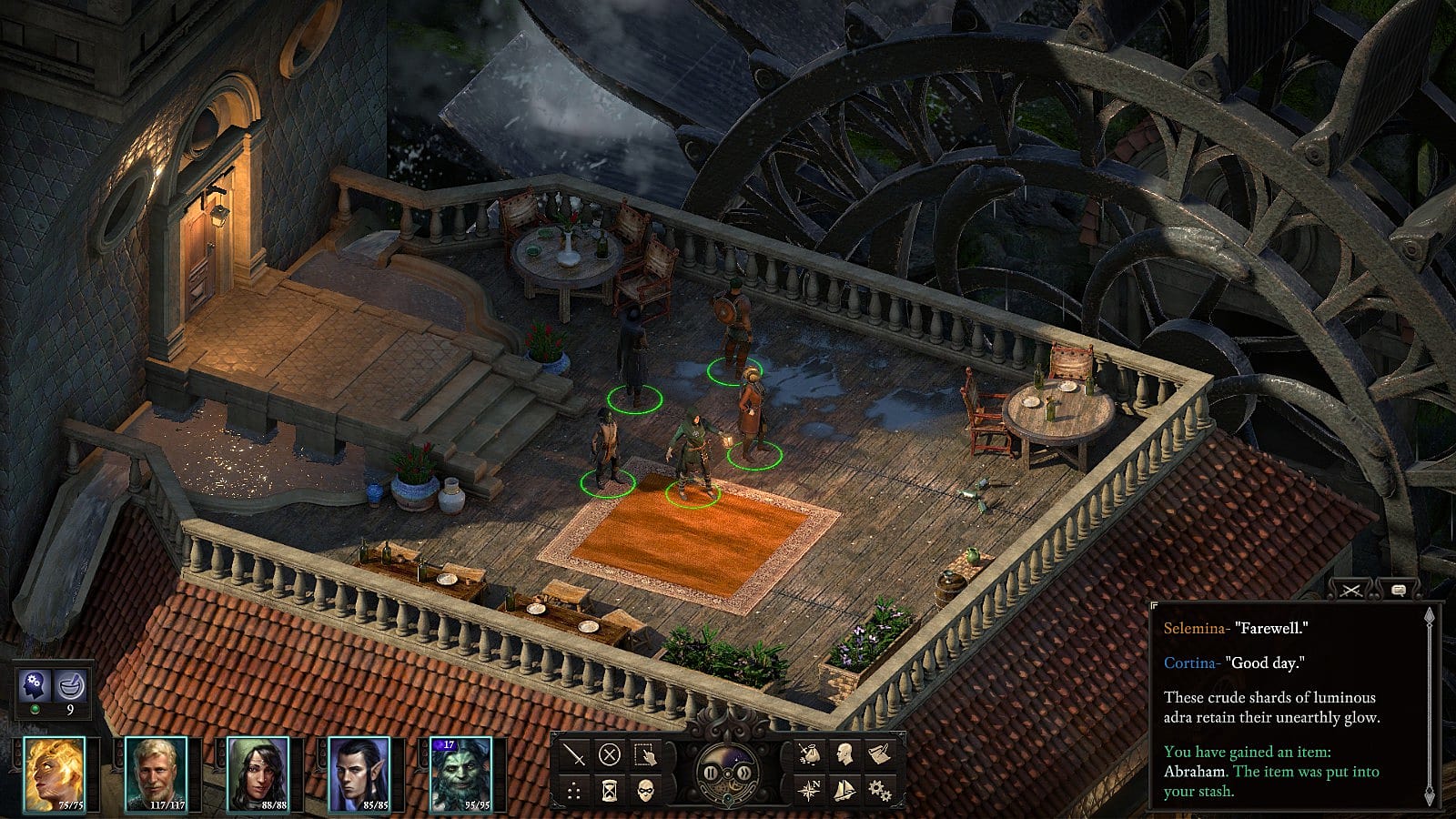The height and width of the screenshot is (819, 1456).
Task: Activate the sword attack command
Action: click(574, 754)
